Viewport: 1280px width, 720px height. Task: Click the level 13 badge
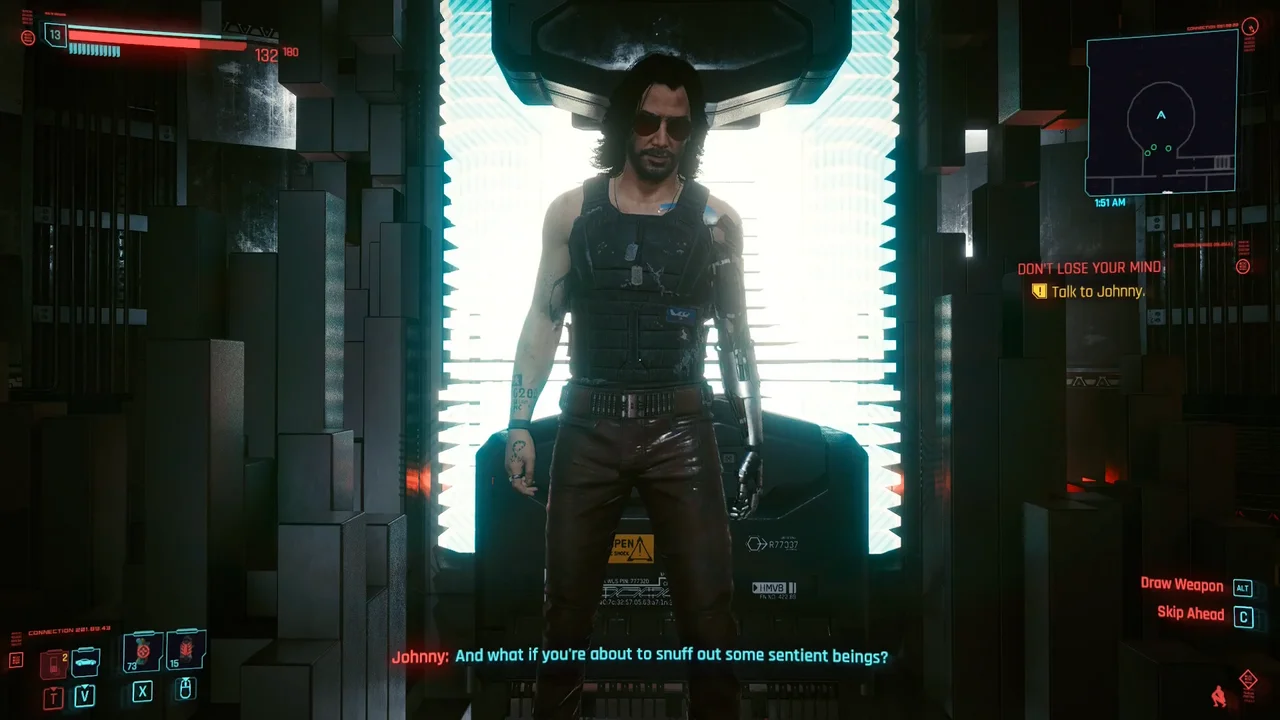[x=55, y=35]
